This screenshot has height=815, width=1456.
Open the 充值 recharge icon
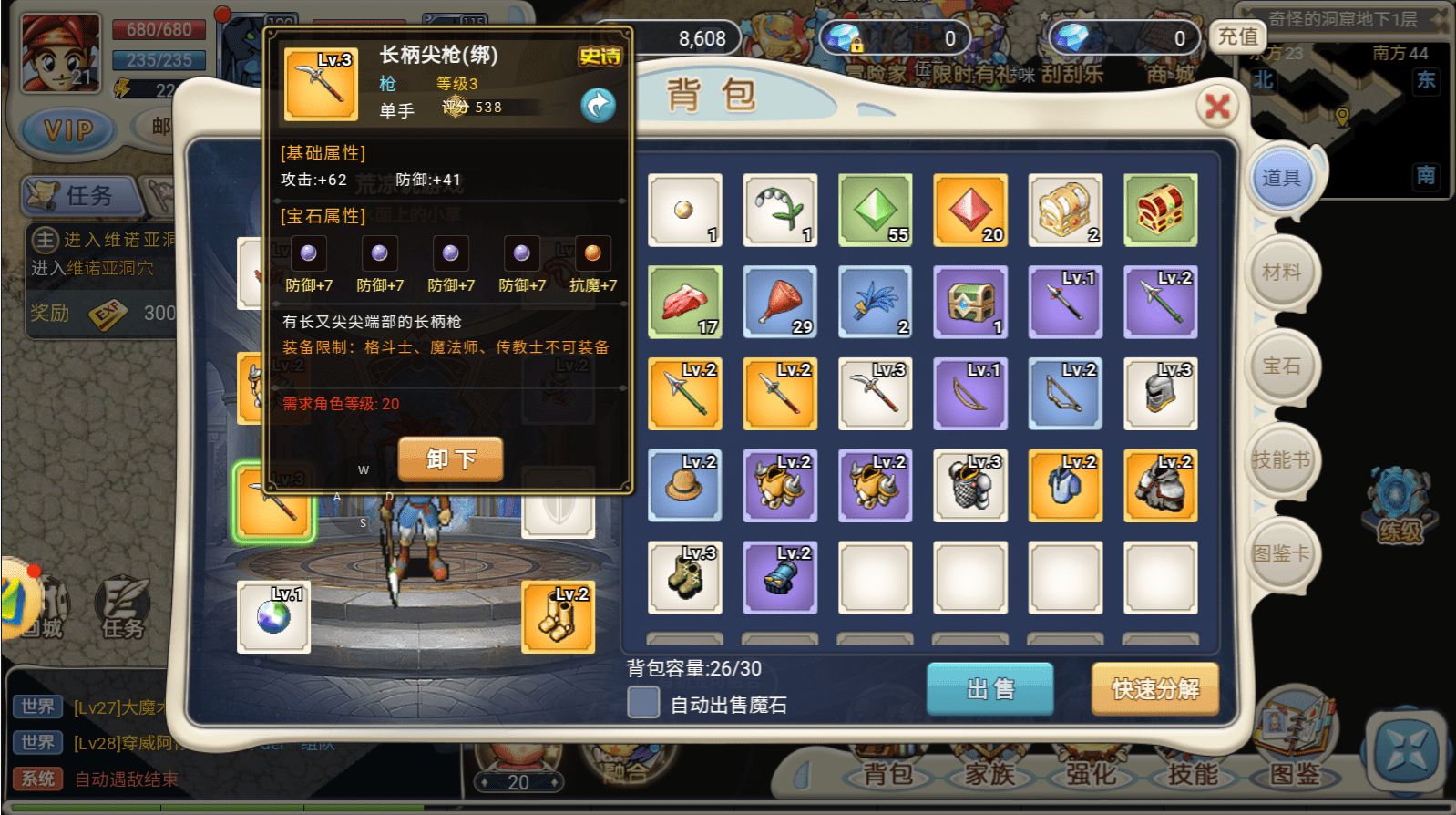[1239, 37]
